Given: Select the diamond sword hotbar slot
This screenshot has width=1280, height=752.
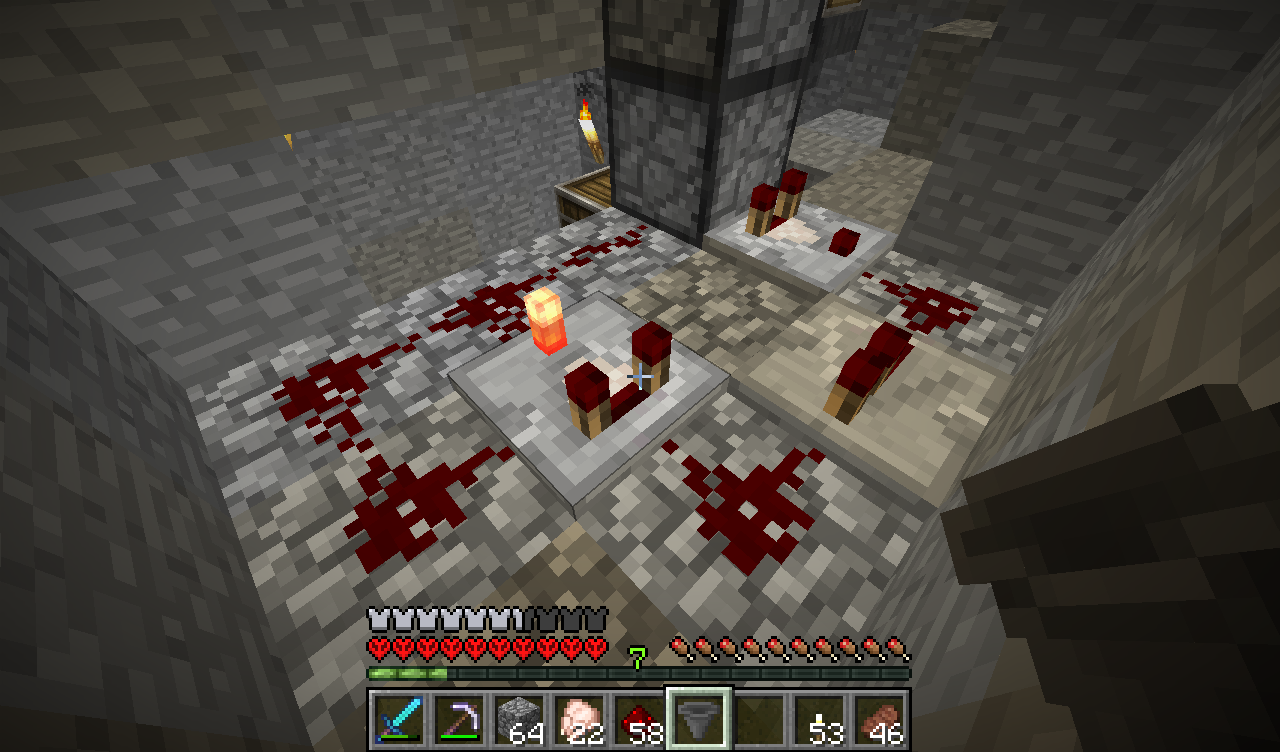Looking at the screenshot, I should 399,718.
